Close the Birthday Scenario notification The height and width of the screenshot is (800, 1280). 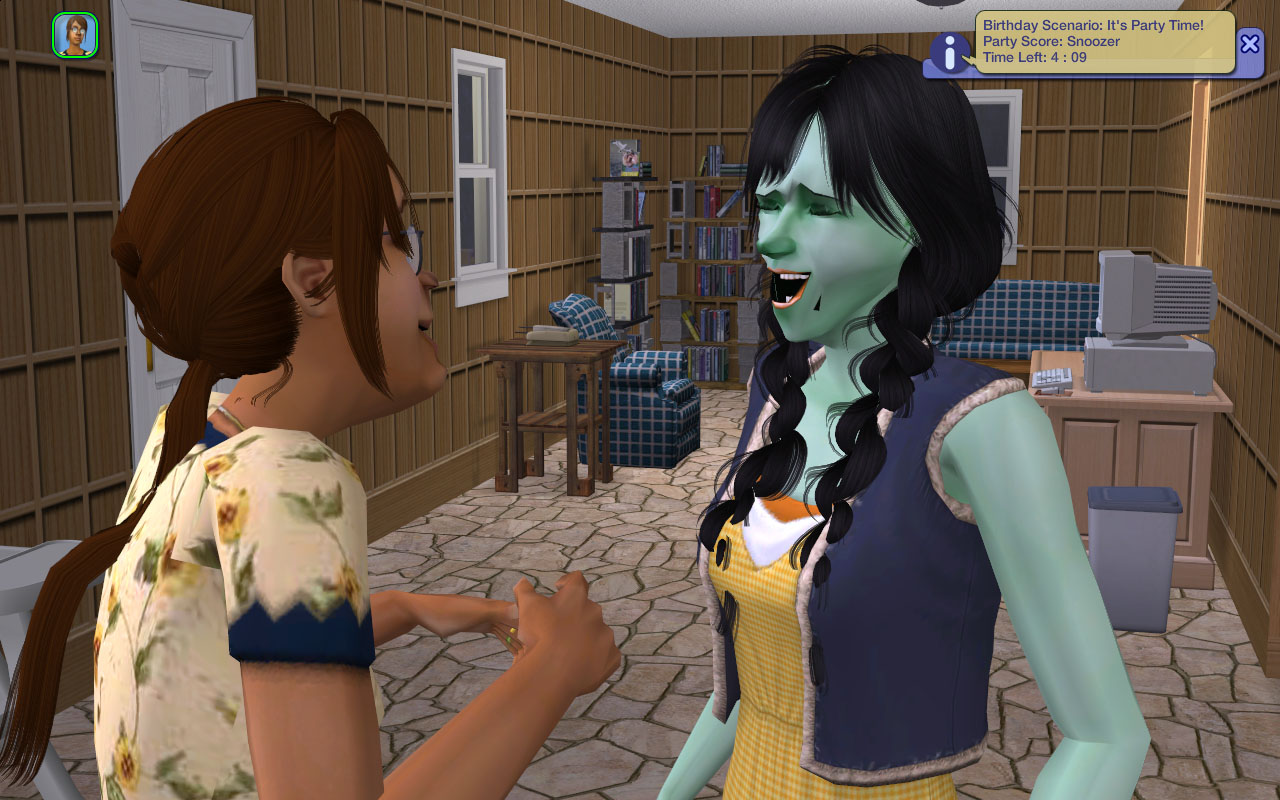[1250, 43]
